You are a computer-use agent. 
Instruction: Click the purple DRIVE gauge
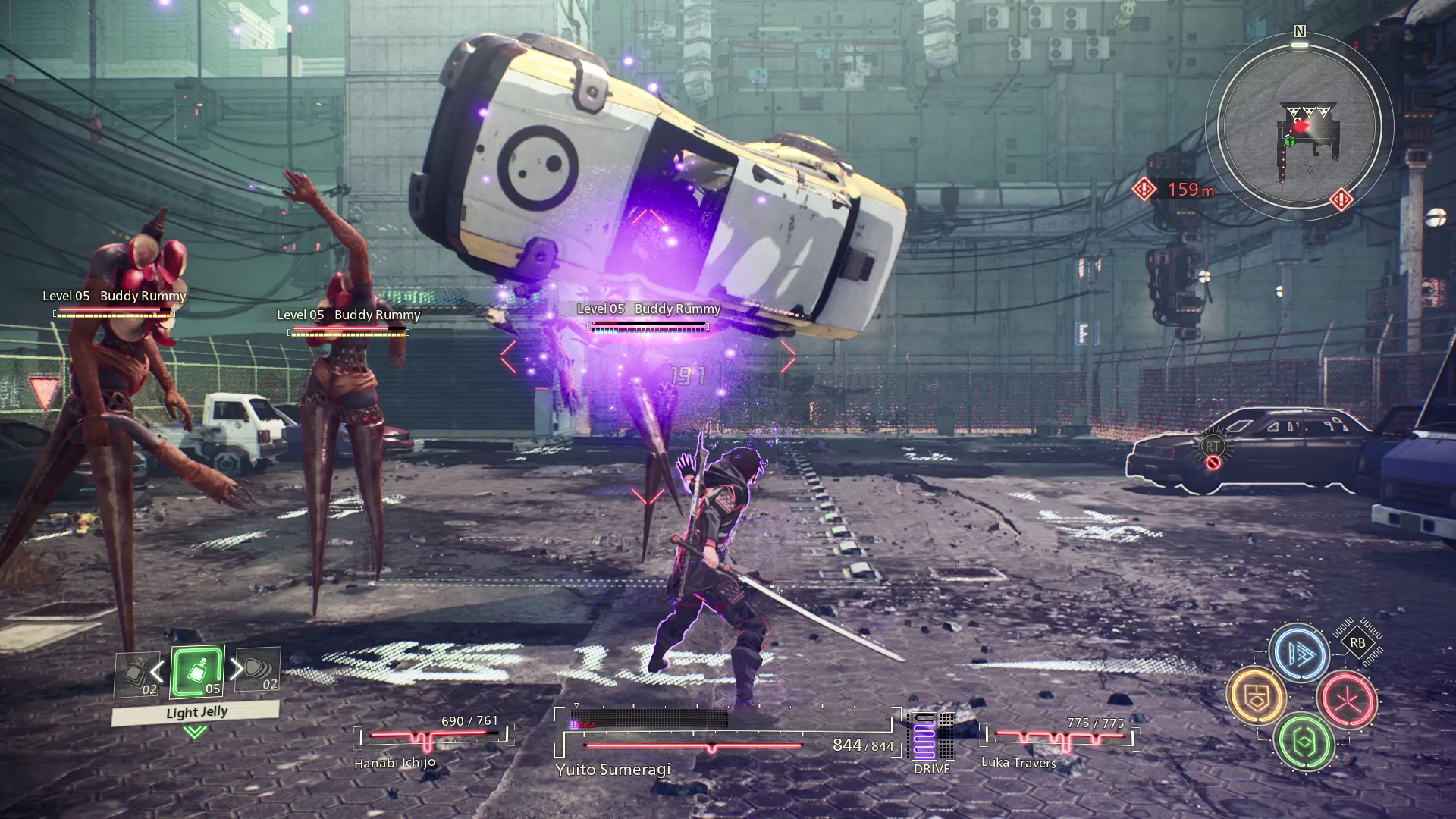pos(925,737)
